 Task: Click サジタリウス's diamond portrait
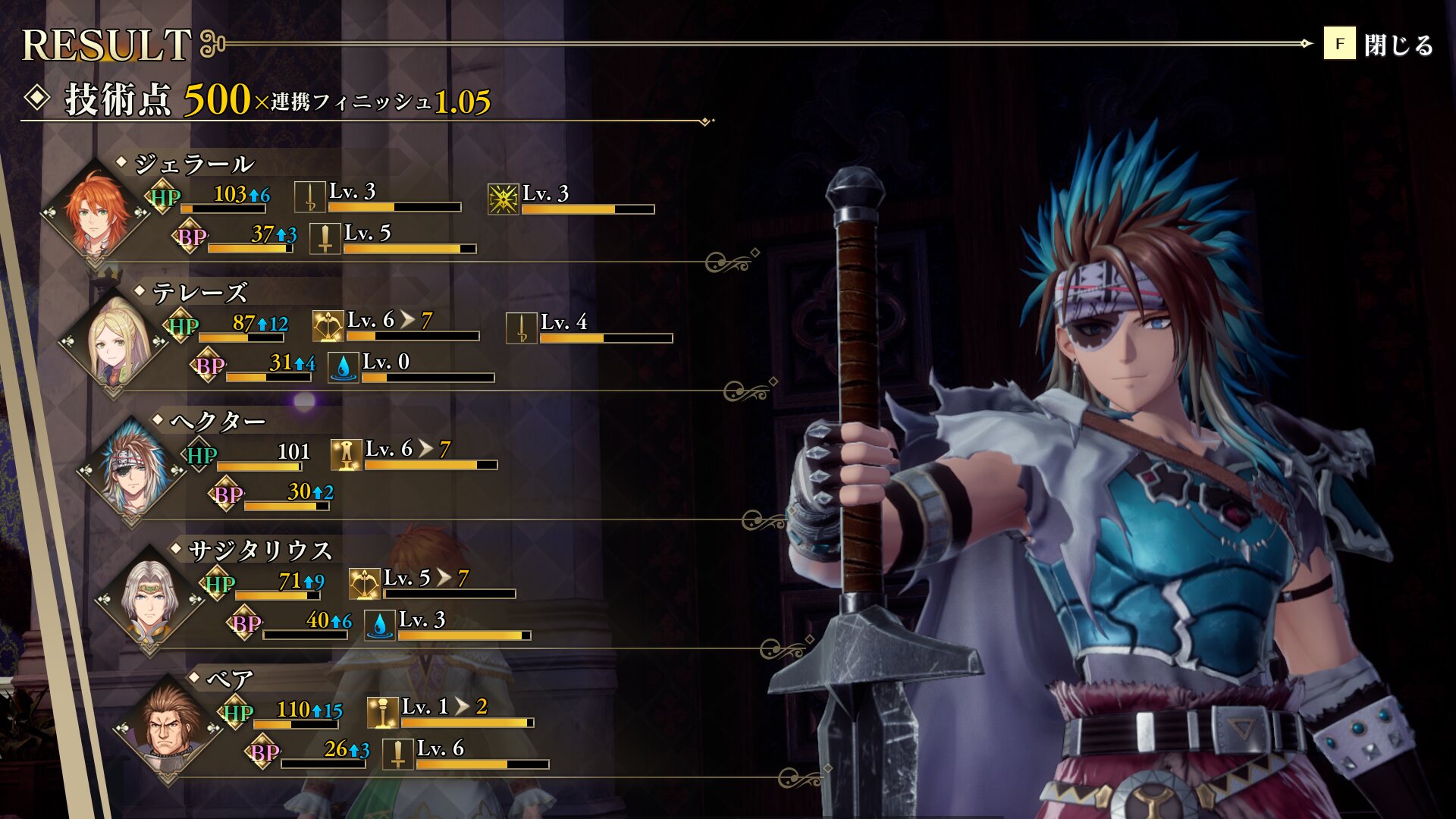pos(150,599)
